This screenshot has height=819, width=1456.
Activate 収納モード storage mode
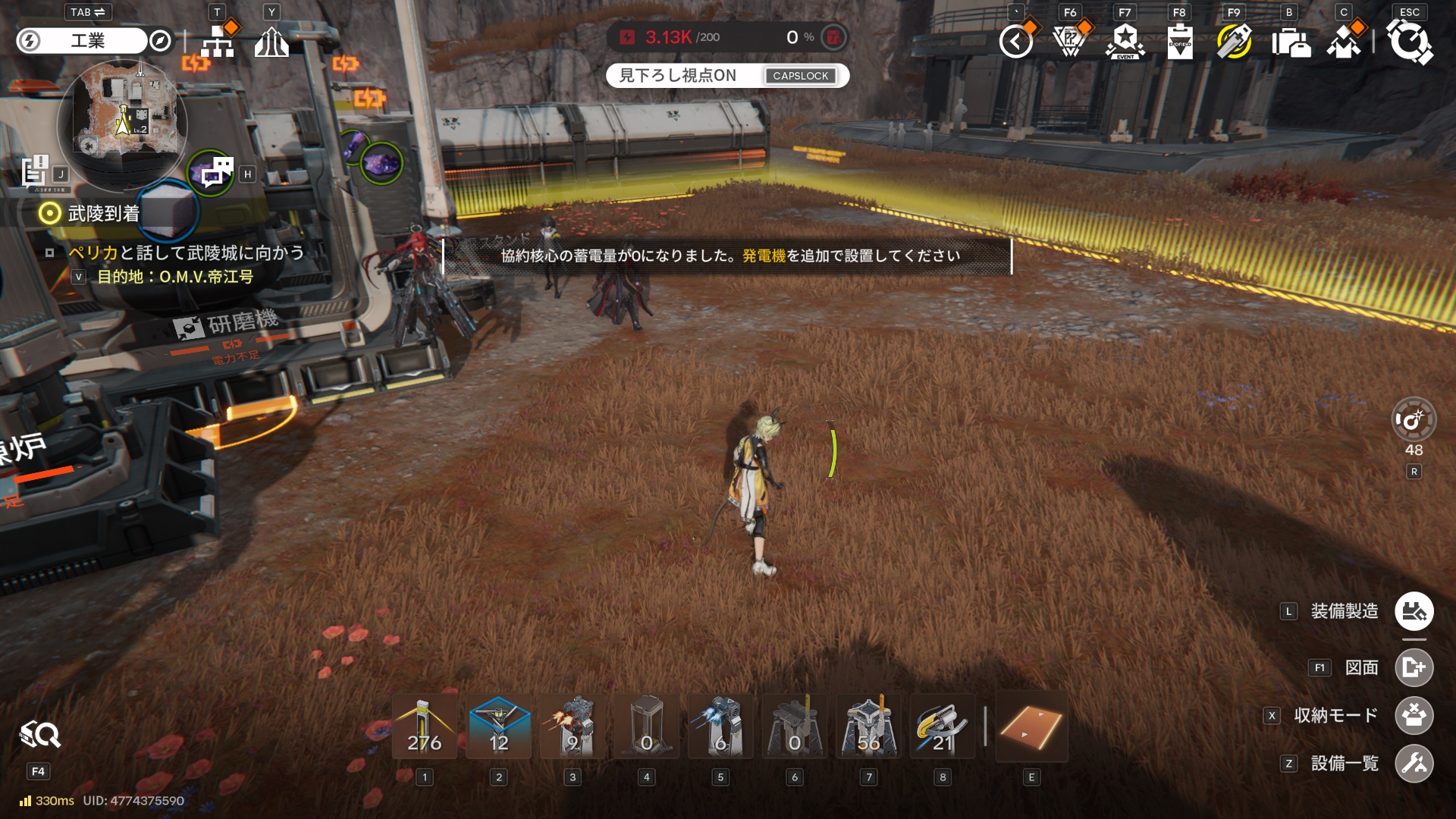1414,715
